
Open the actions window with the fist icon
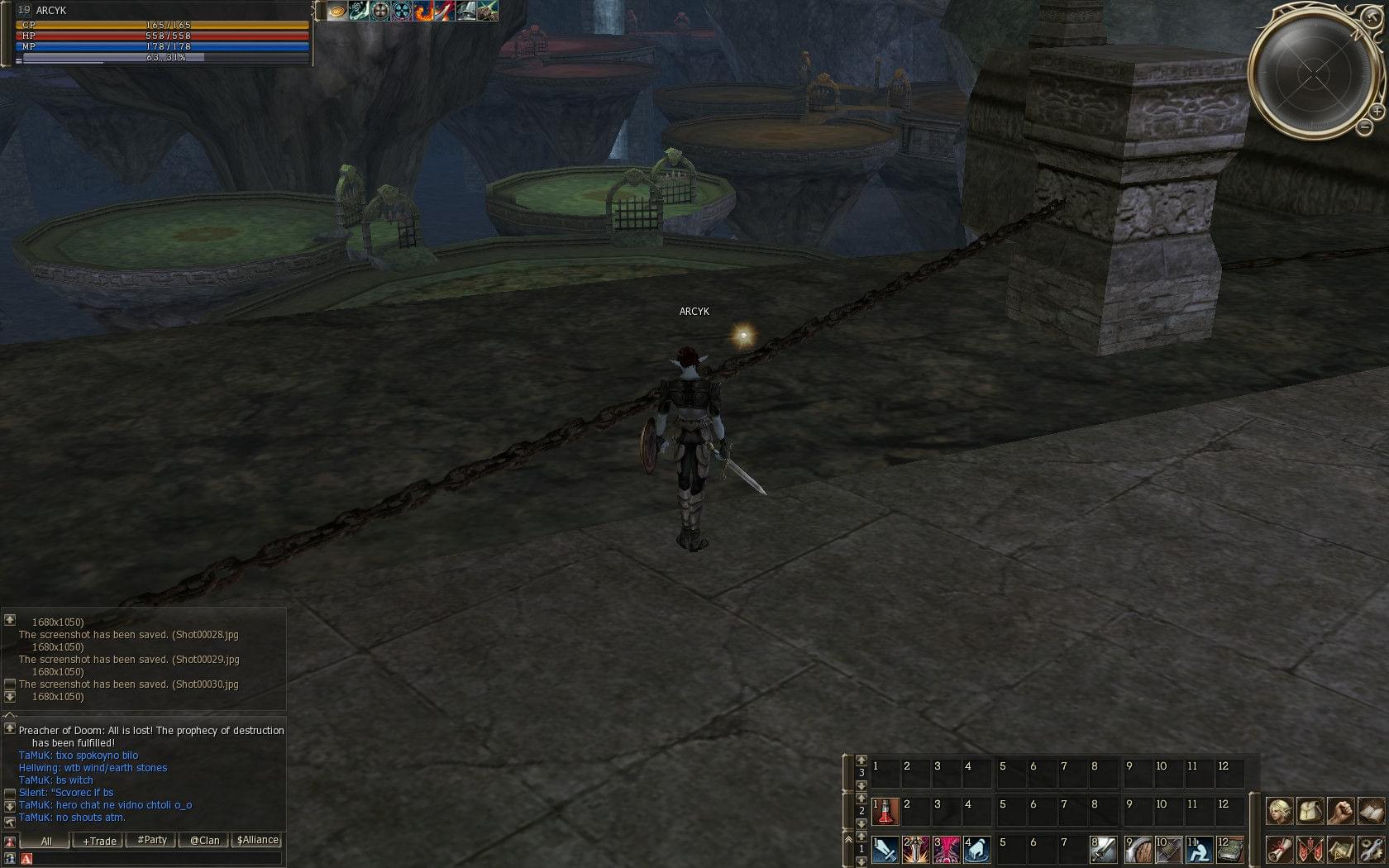tap(1340, 811)
